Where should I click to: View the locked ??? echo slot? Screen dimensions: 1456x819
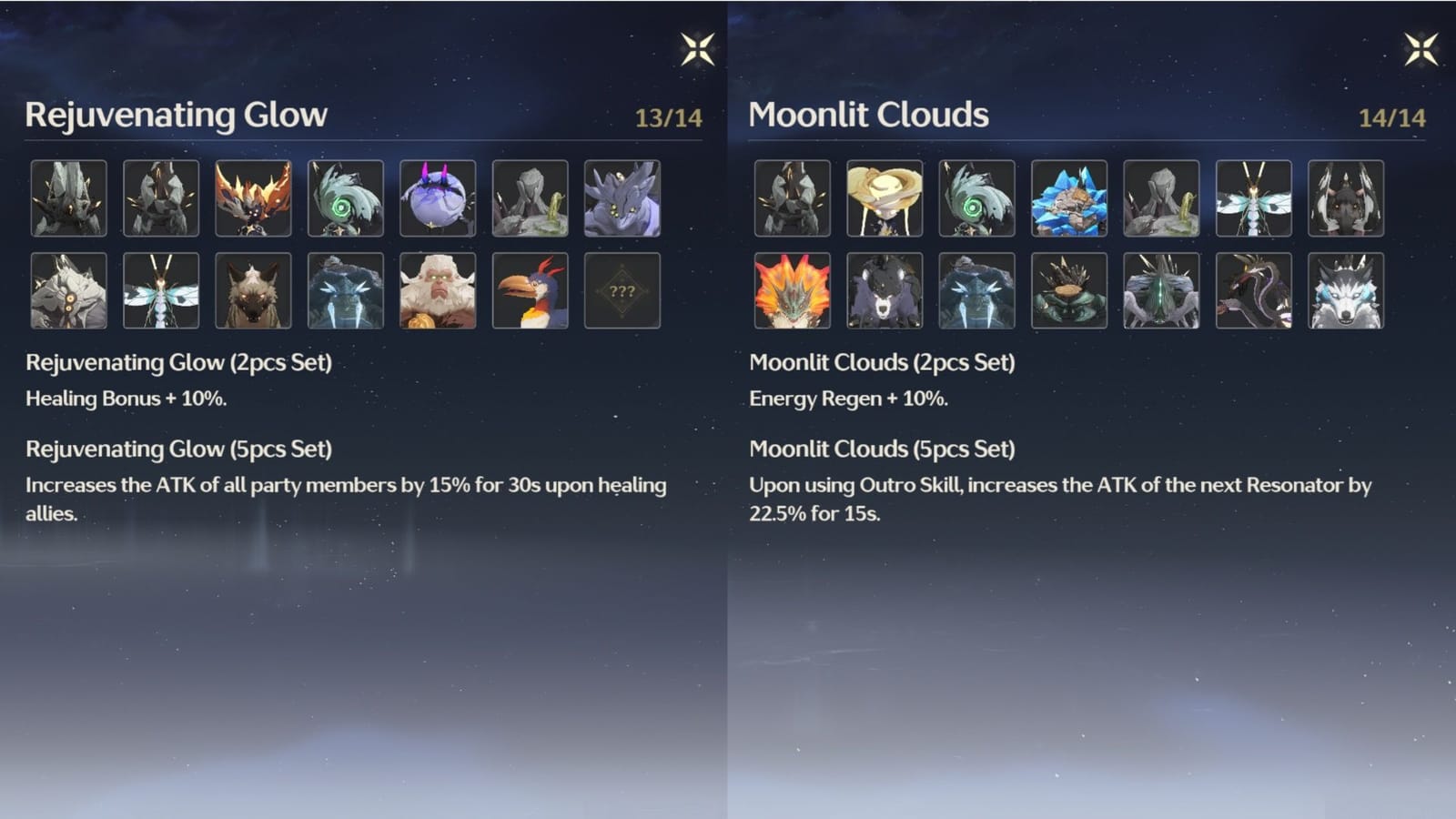tap(622, 291)
